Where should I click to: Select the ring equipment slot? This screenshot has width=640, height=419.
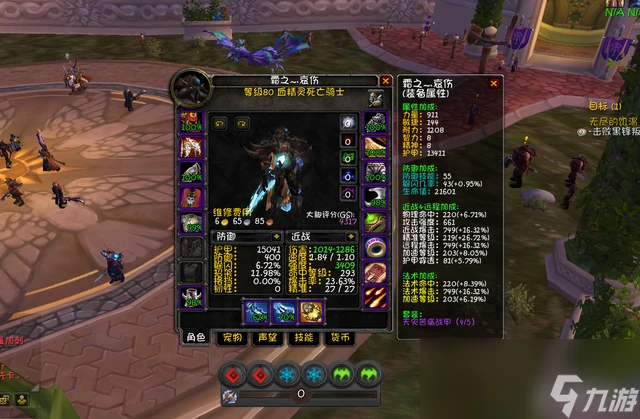(x=375, y=246)
